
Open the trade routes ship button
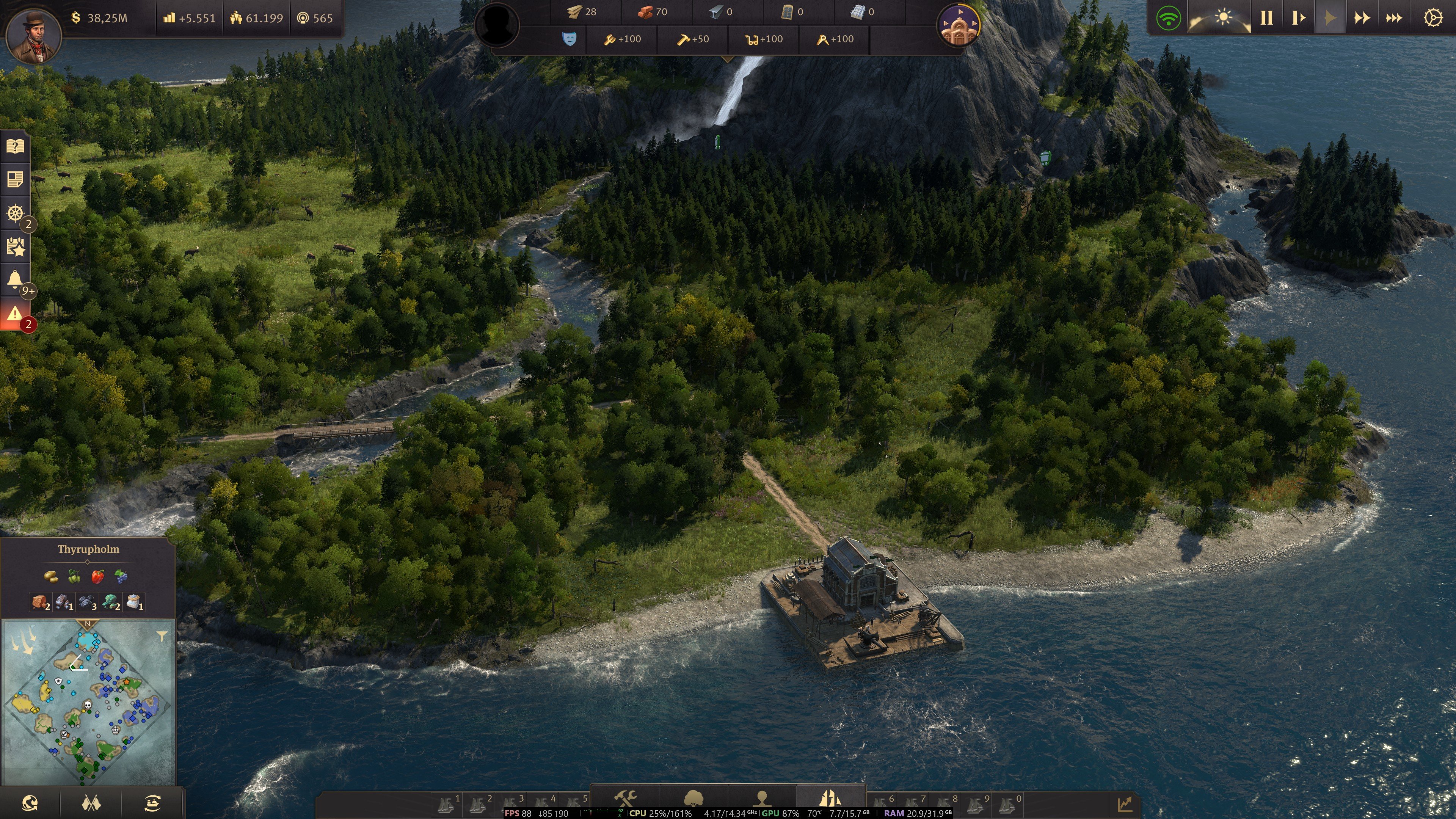tap(152, 803)
